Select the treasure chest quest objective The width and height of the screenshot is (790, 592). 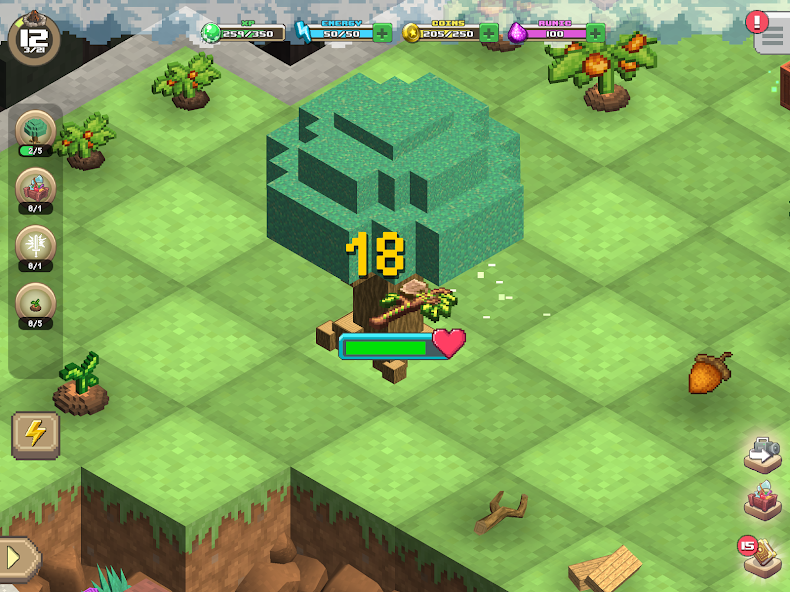[35, 190]
